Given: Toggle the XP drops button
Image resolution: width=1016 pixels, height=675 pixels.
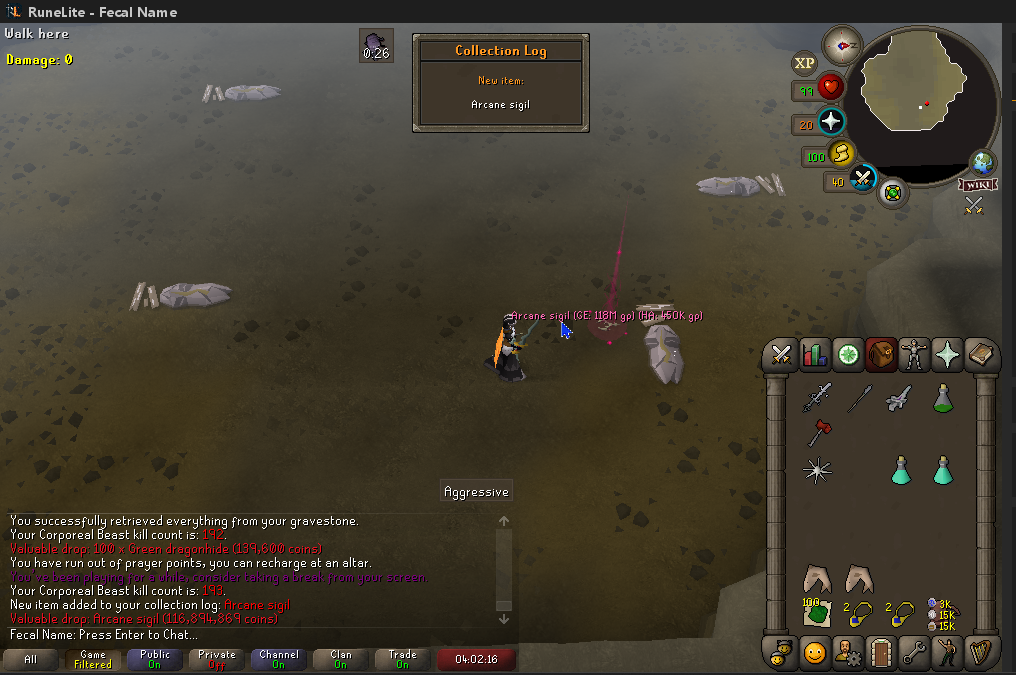Looking at the screenshot, I should pos(805,63).
